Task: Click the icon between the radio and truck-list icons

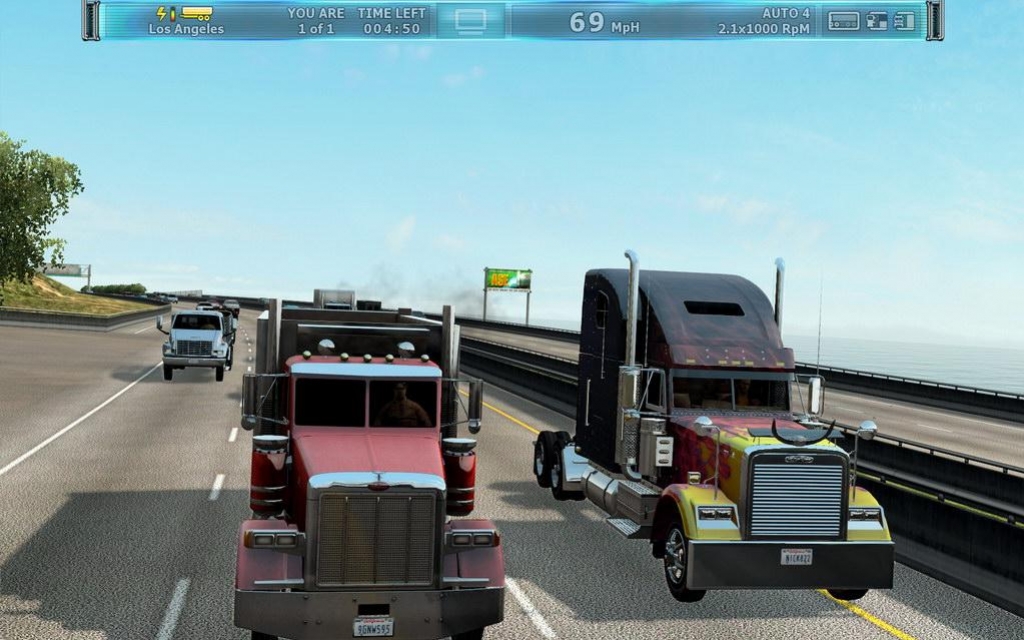Action: tap(876, 20)
